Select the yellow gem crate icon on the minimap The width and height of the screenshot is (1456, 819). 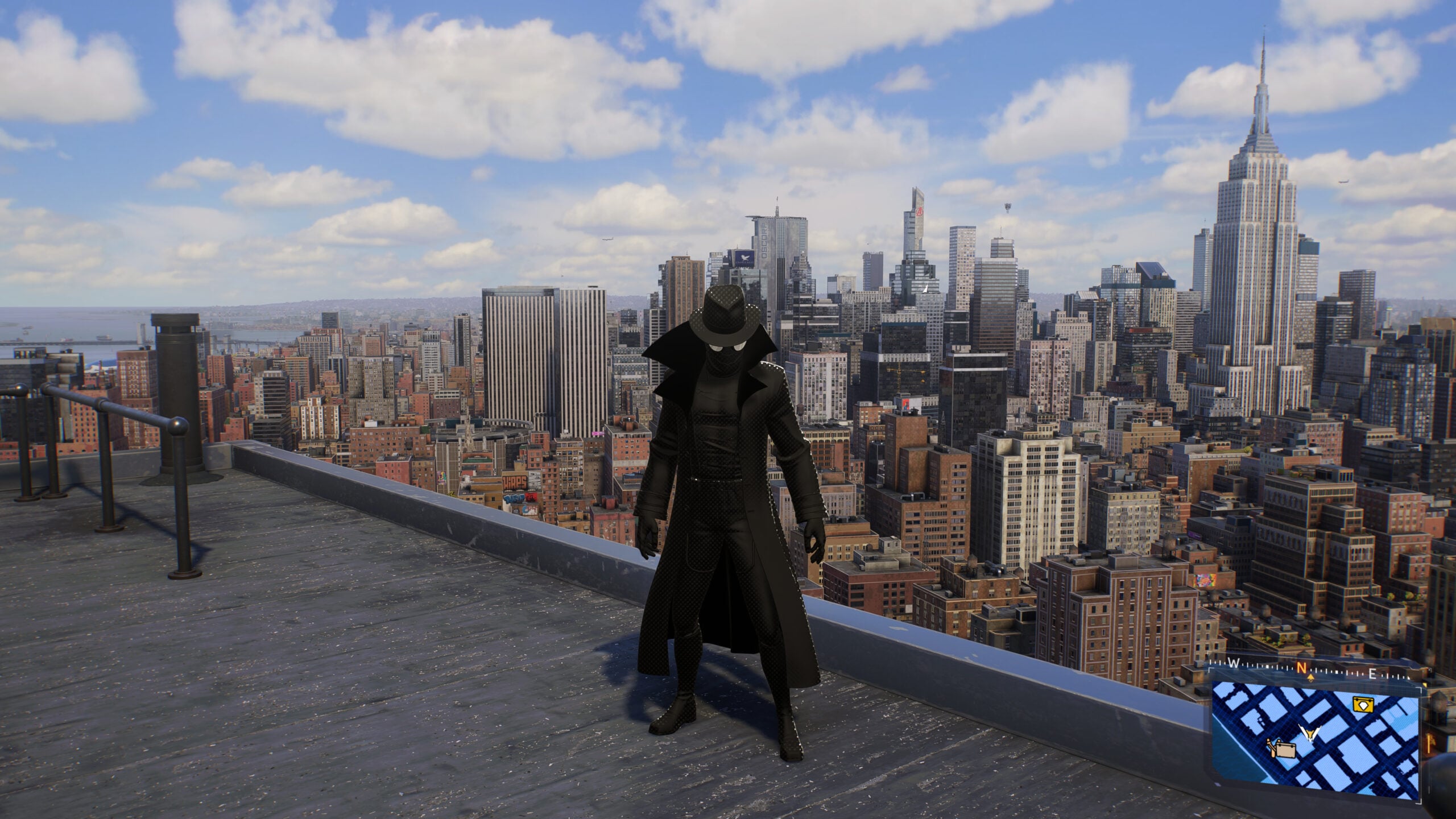click(x=1363, y=705)
